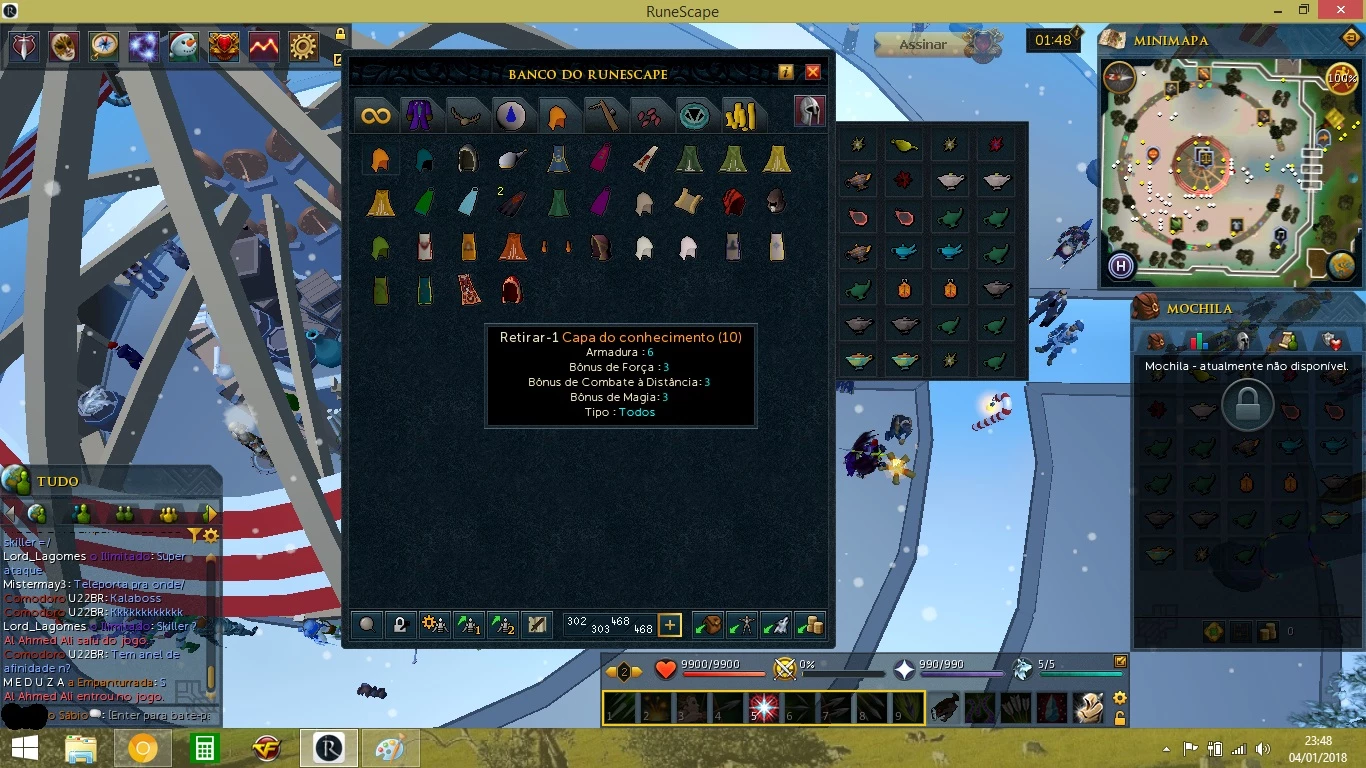The height and width of the screenshot is (768, 1366).
Task: Click the home teleport H button on minimap
Action: [x=1121, y=267]
